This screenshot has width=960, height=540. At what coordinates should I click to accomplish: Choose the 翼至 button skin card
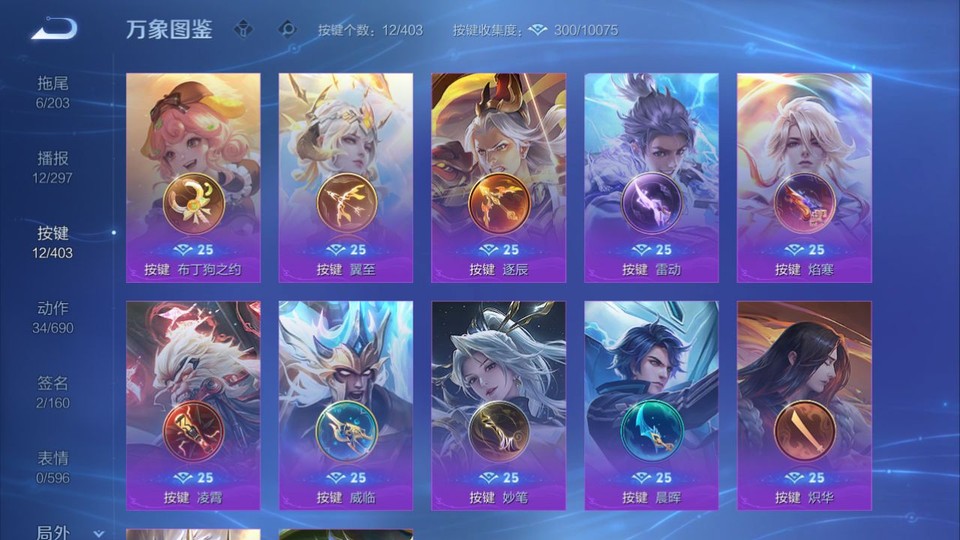click(346, 177)
